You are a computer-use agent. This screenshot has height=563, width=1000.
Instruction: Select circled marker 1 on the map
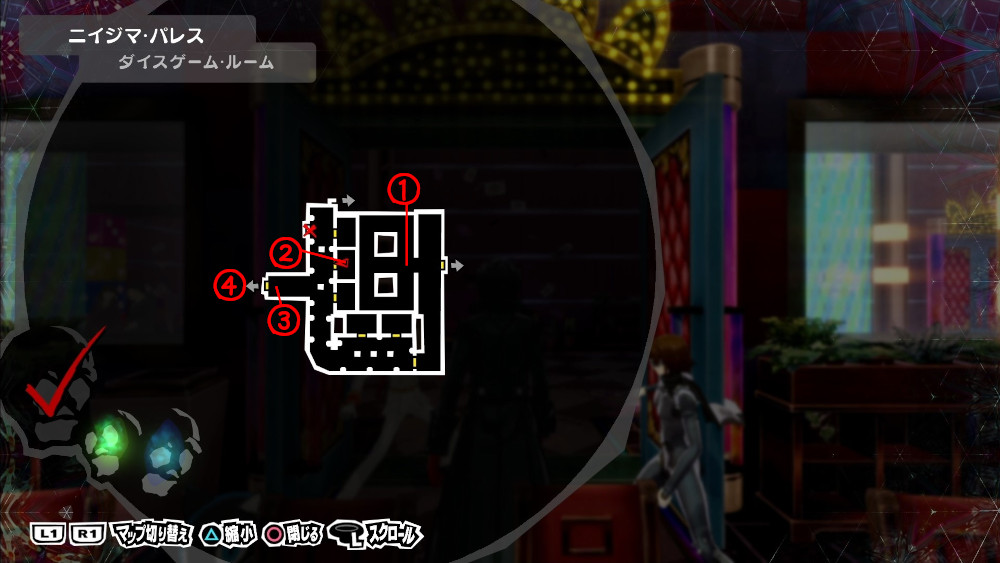pyautogui.click(x=402, y=186)
